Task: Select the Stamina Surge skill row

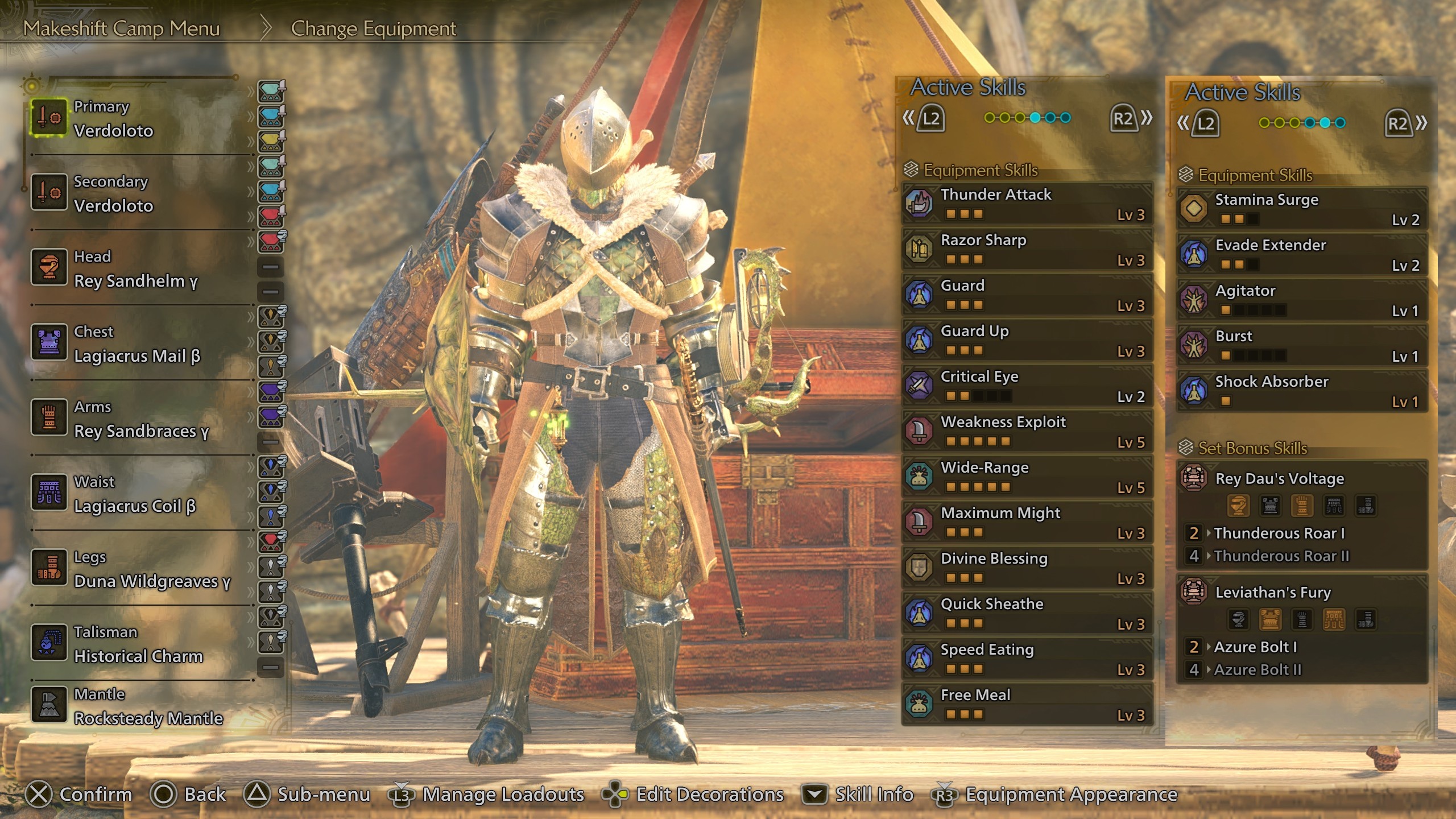Action: coord(1301,209)
